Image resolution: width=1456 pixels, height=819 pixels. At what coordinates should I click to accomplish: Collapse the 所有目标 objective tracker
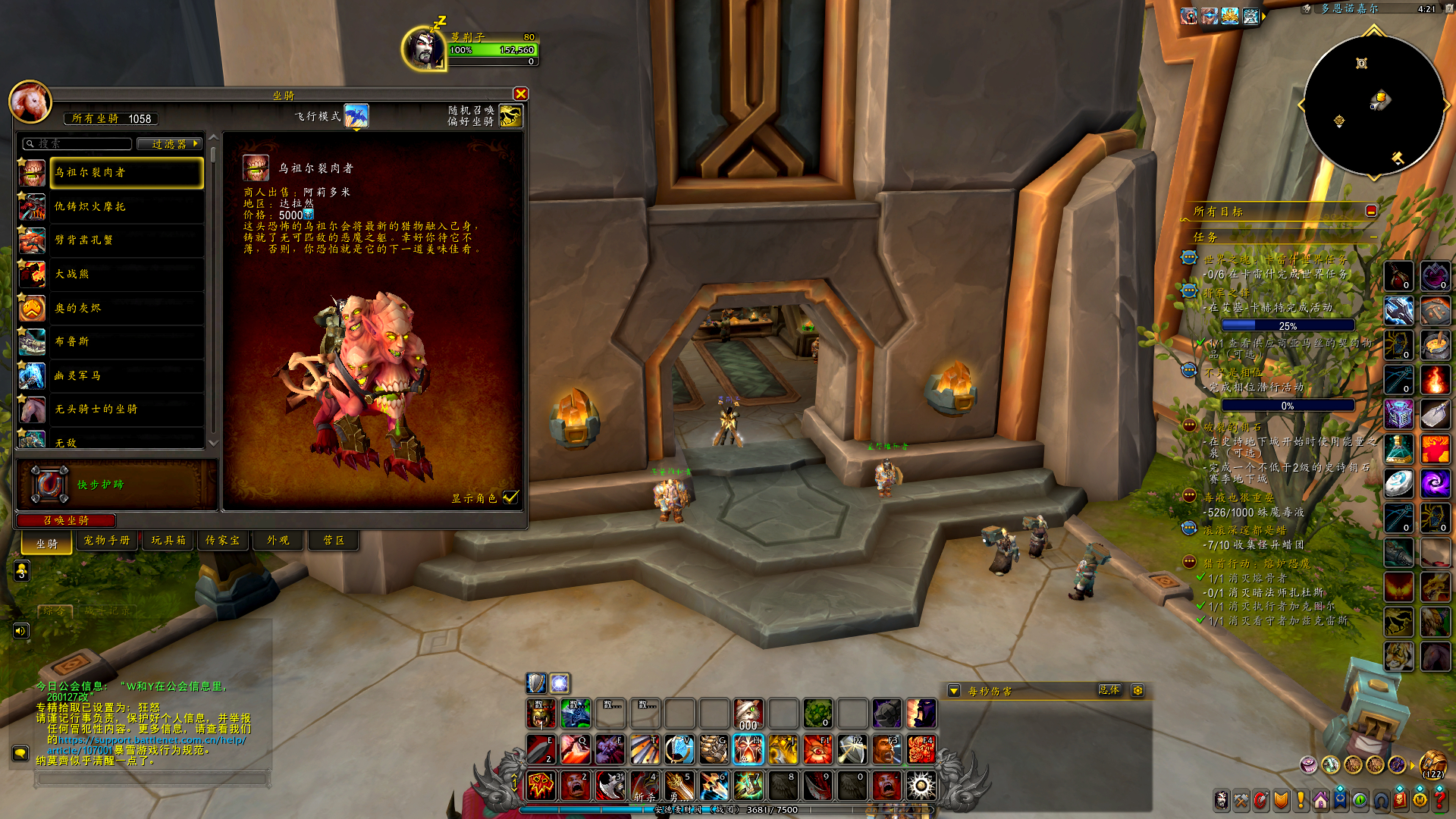pos(1371,211)
